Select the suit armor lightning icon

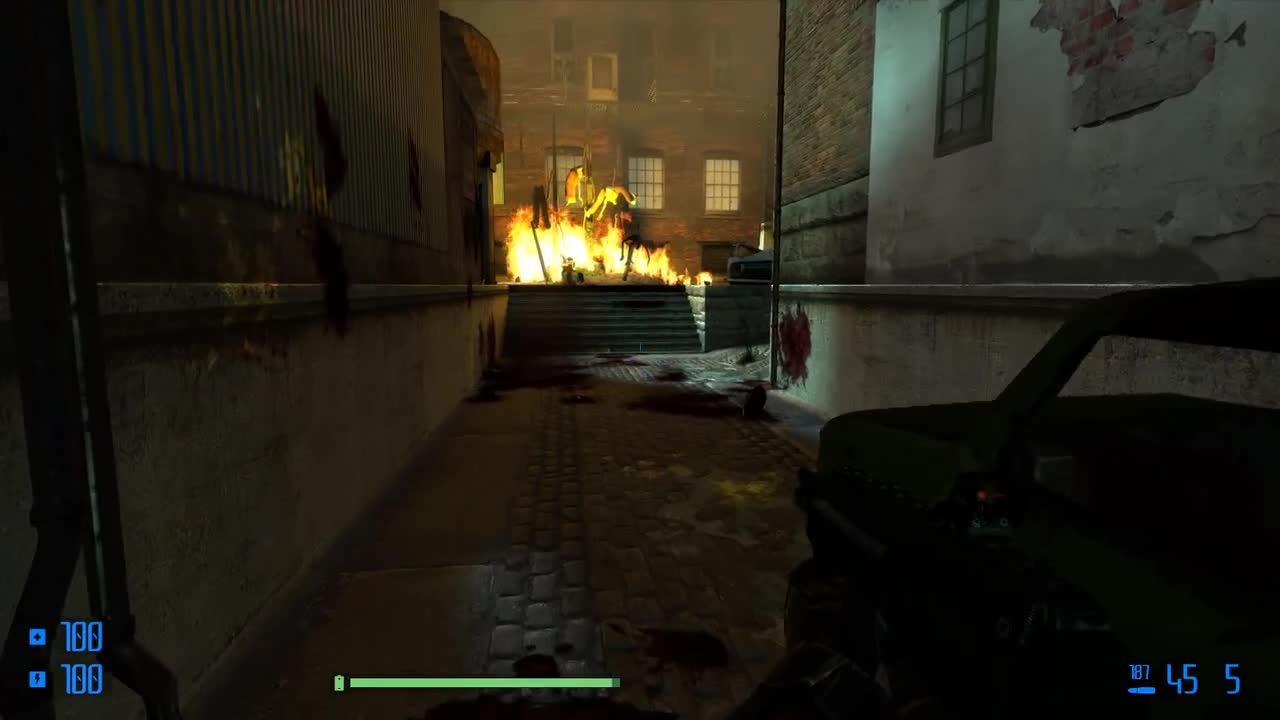(37, 678)
